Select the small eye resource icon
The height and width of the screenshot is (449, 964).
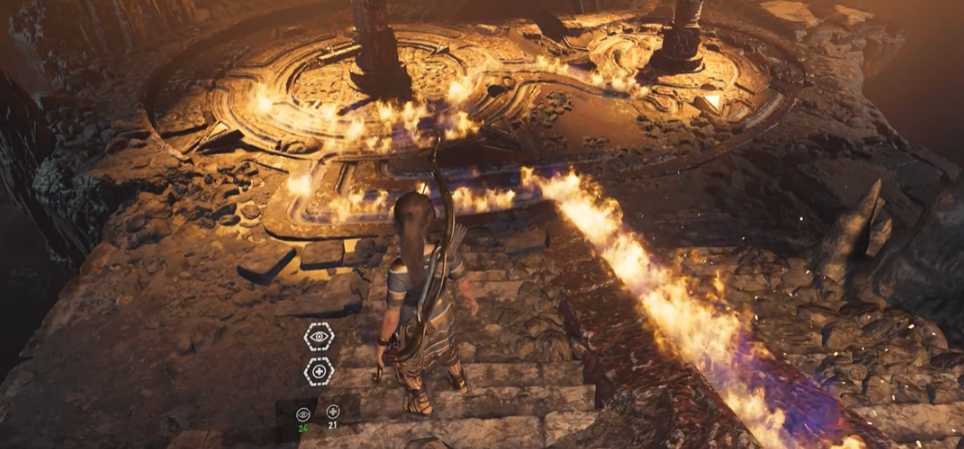303,413
